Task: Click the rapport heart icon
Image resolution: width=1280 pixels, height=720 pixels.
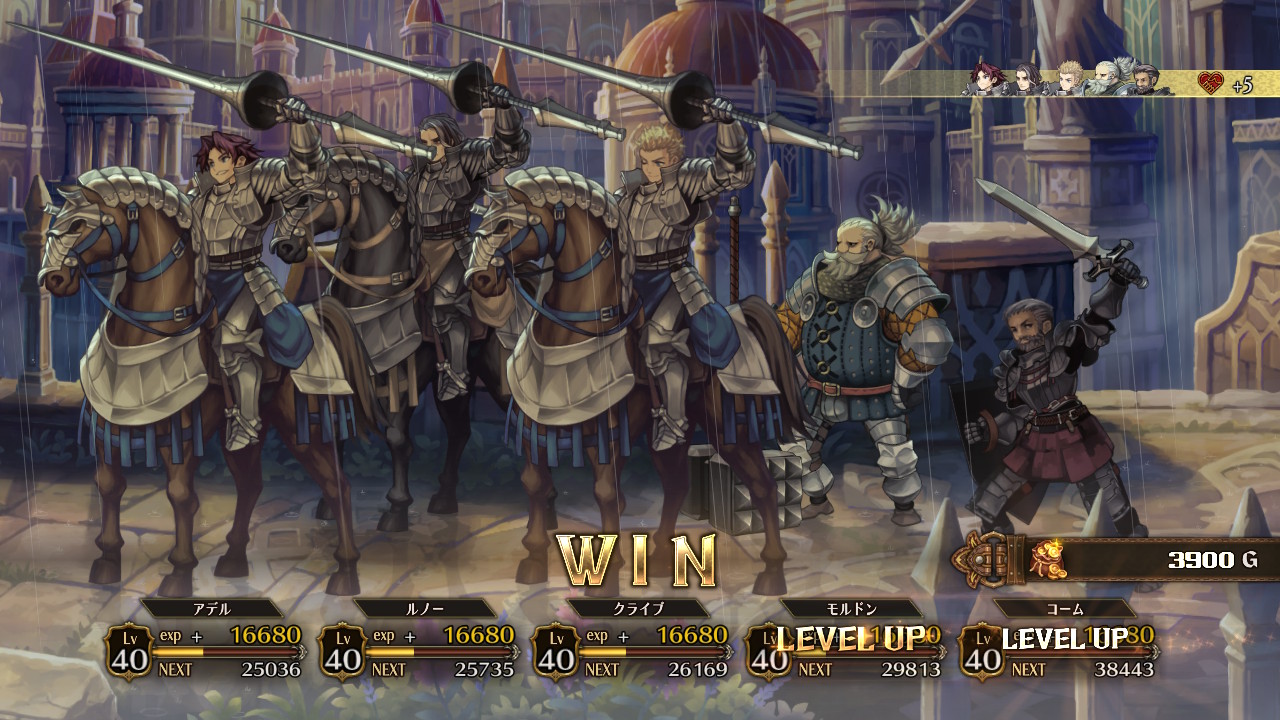Action: coord(1211,84)
